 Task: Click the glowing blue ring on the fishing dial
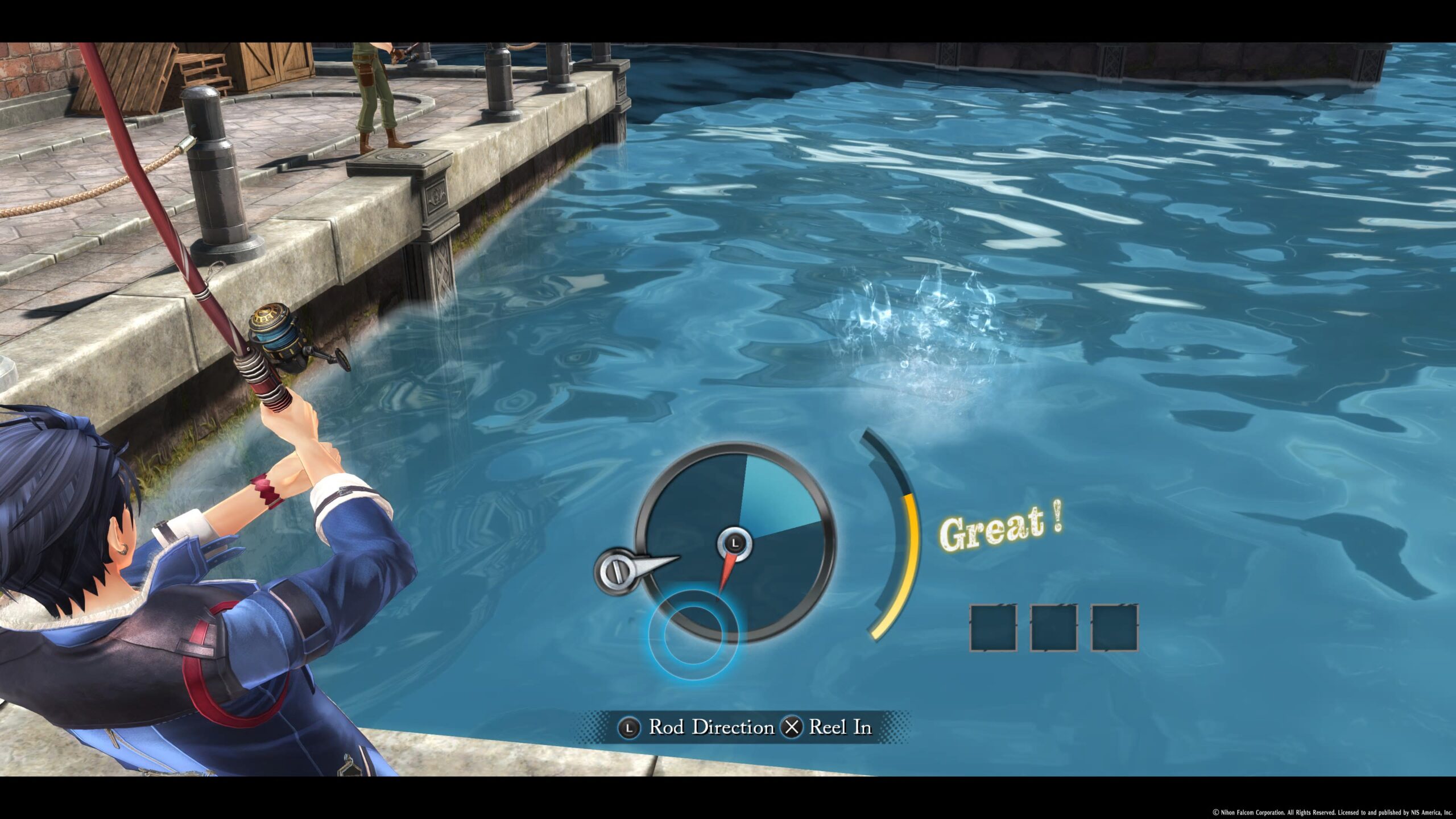pyautogui.click(x=693, y=635)
